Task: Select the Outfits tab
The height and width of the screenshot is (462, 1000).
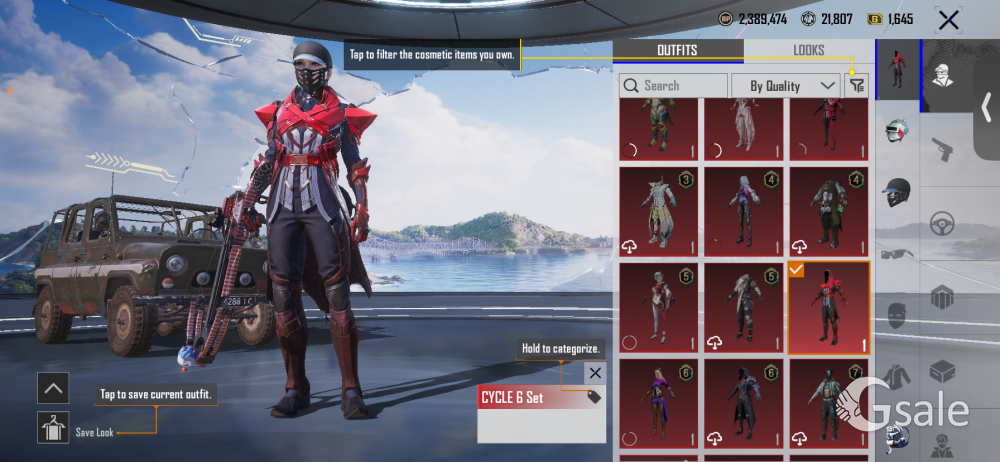Action: pyautogui.click(x=677, y=50)
